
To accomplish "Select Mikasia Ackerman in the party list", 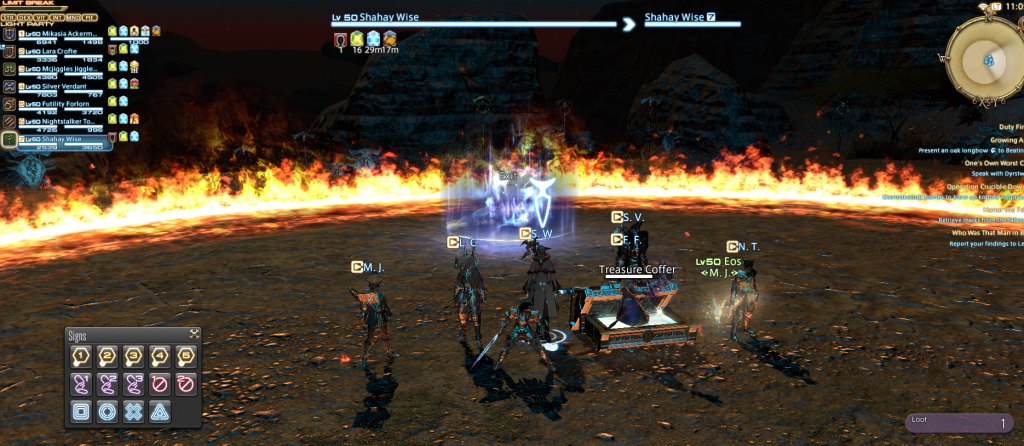I will 62,33.
